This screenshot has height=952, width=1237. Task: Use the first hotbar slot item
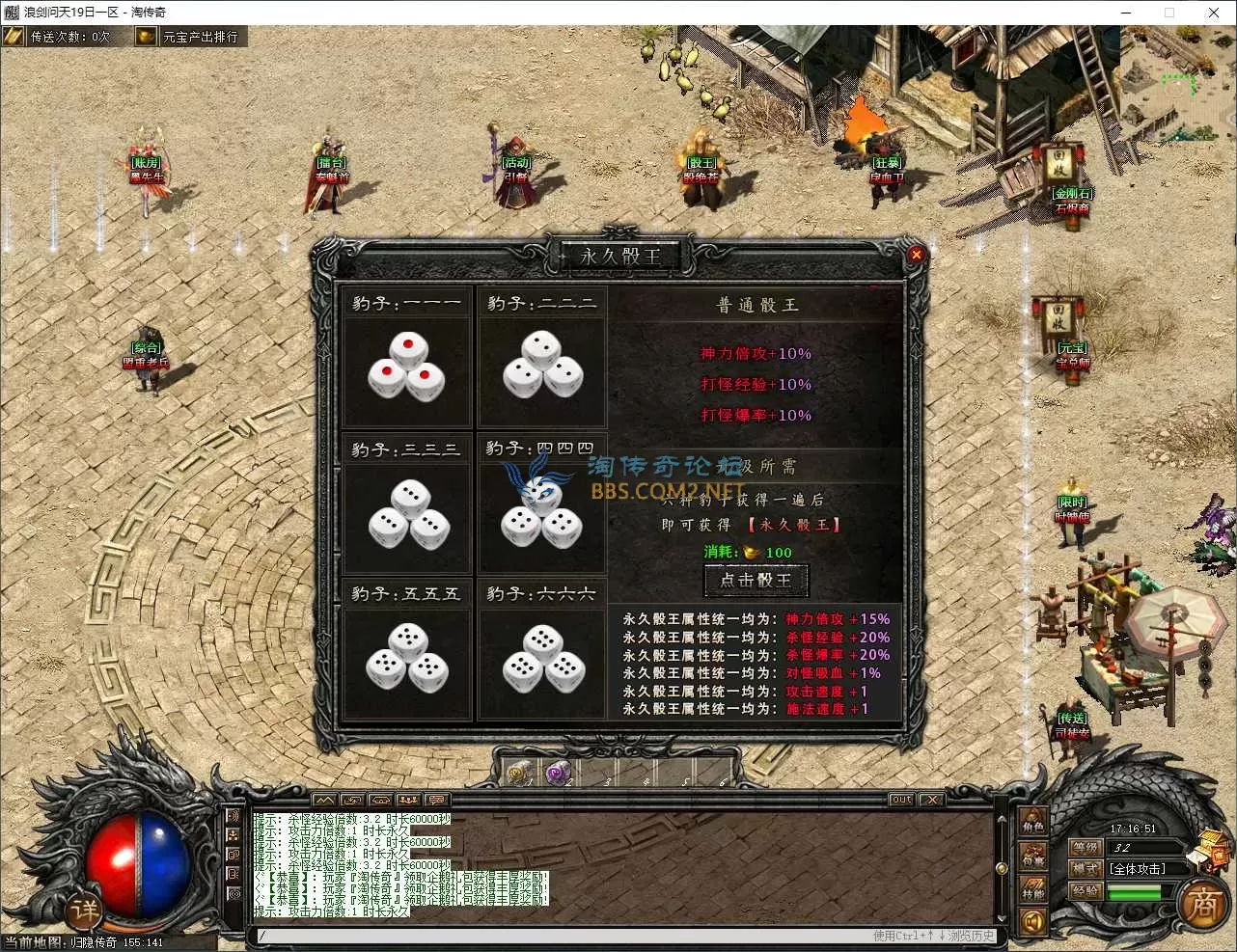click(520, 772)
